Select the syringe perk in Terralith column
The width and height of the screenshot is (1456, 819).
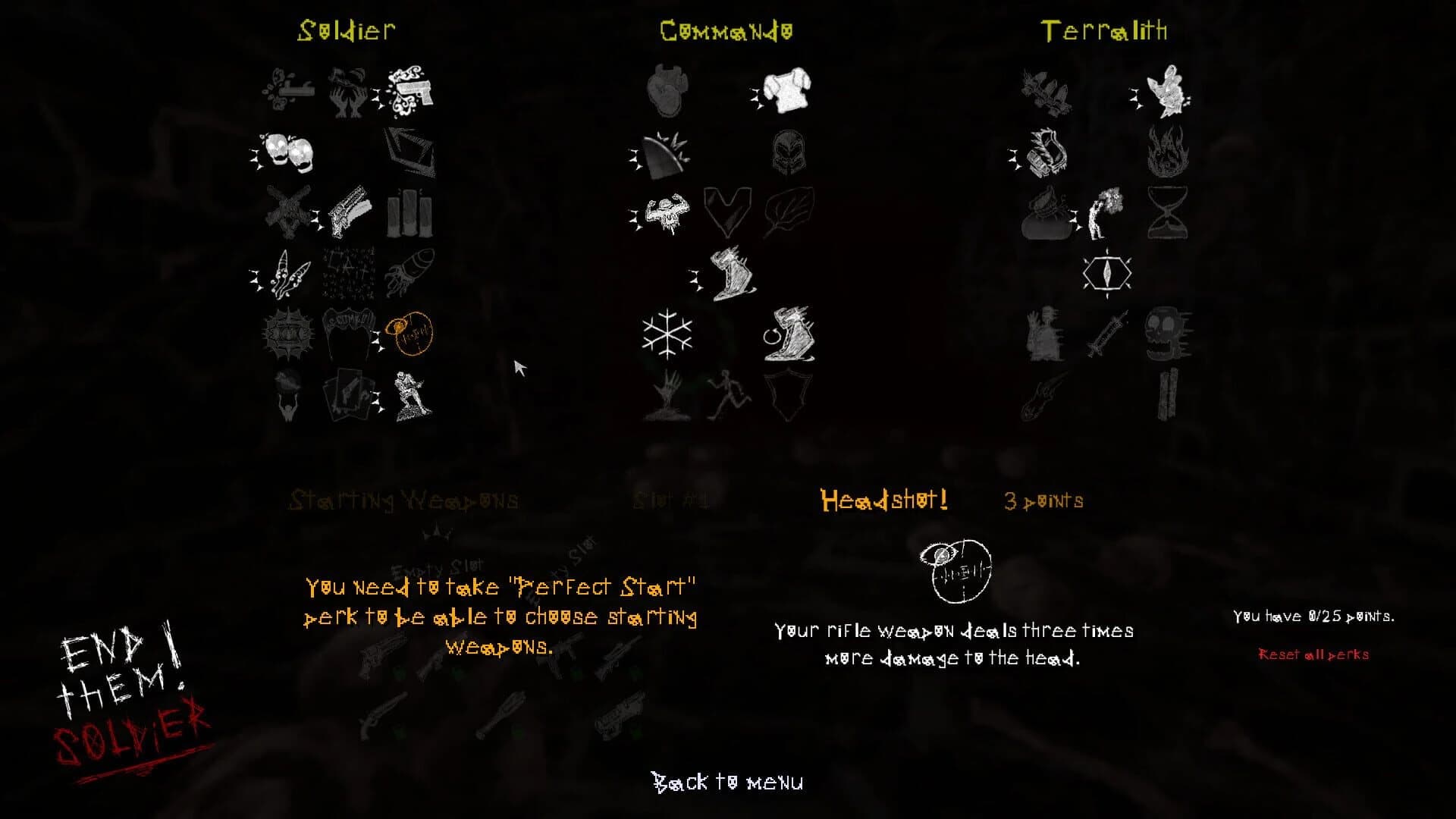point(1107,334)
